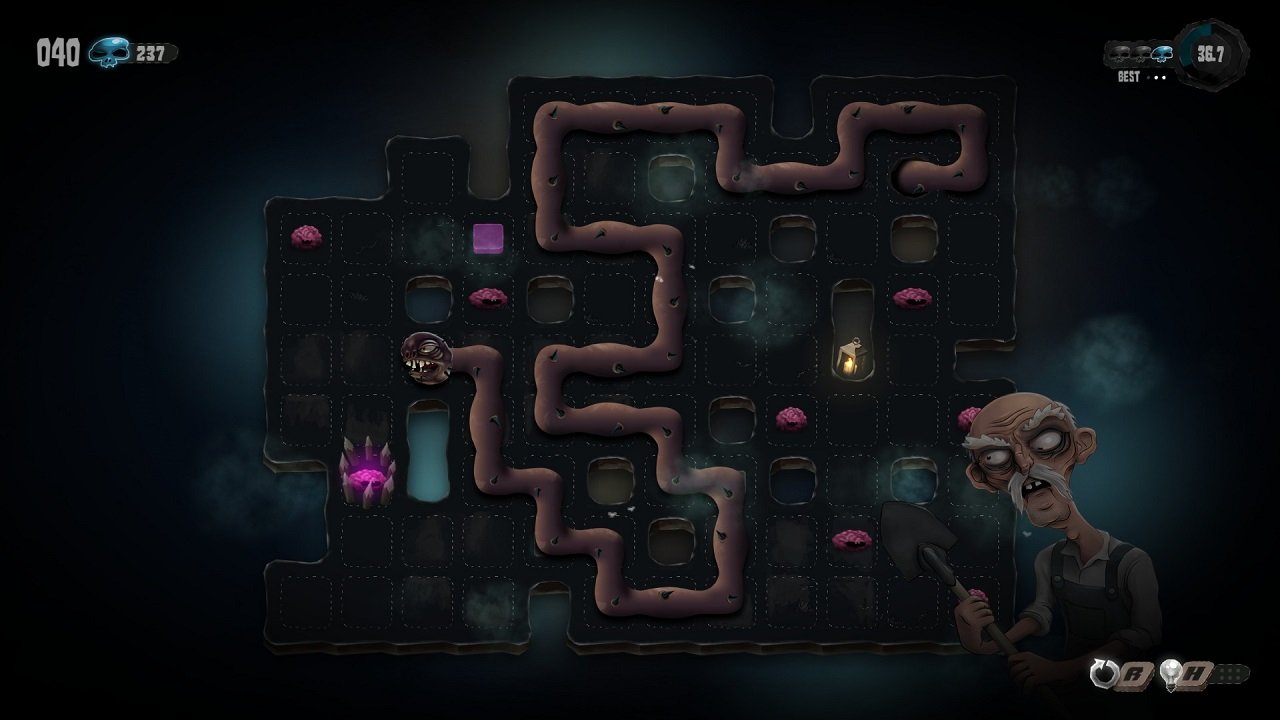Click the R keybind label beside the restart icon

[x=1133, y=674]
